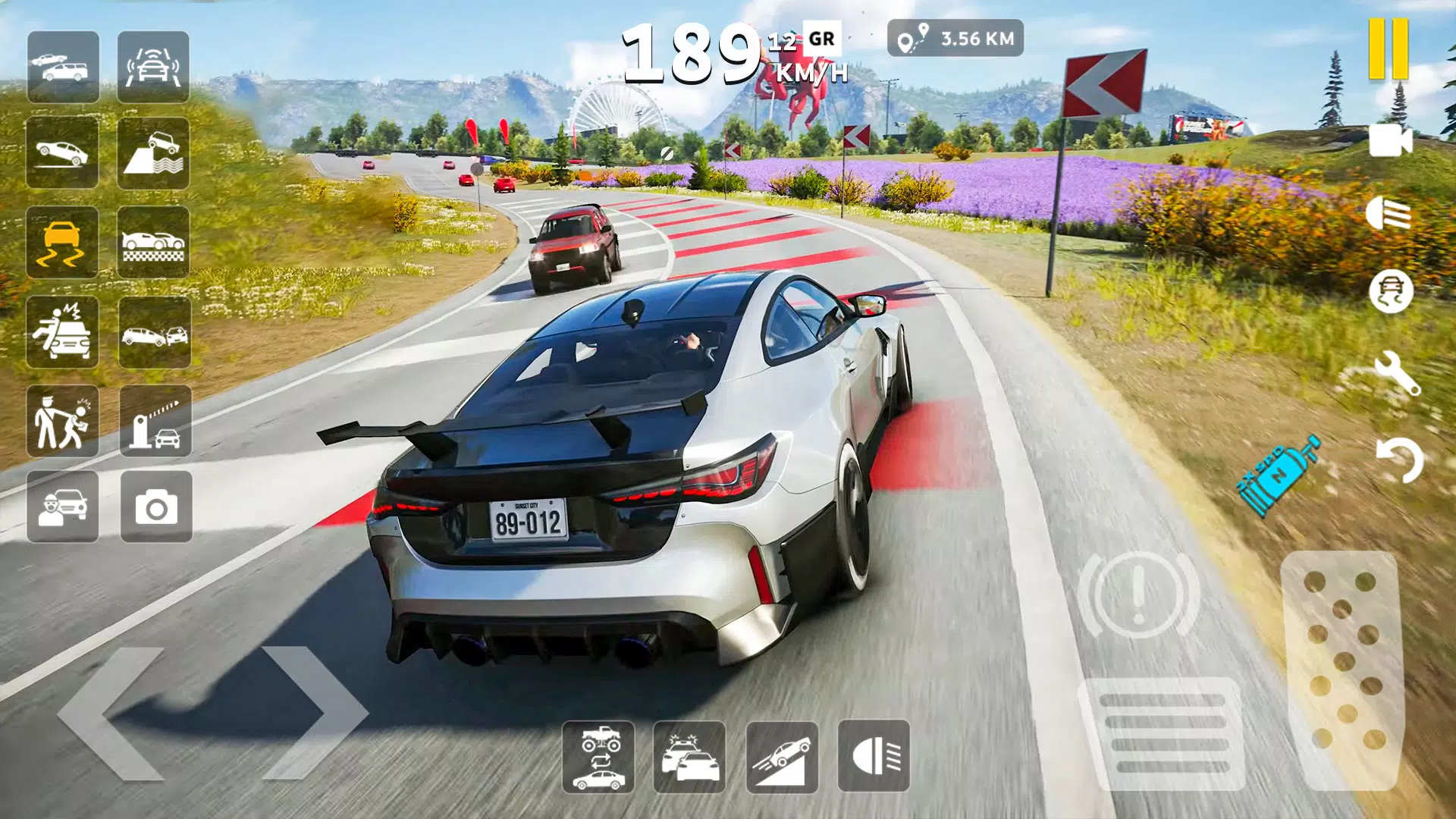The image size is (1456, 819).
Task: Pick the car crash collision mode
Action: click(156, 331)
